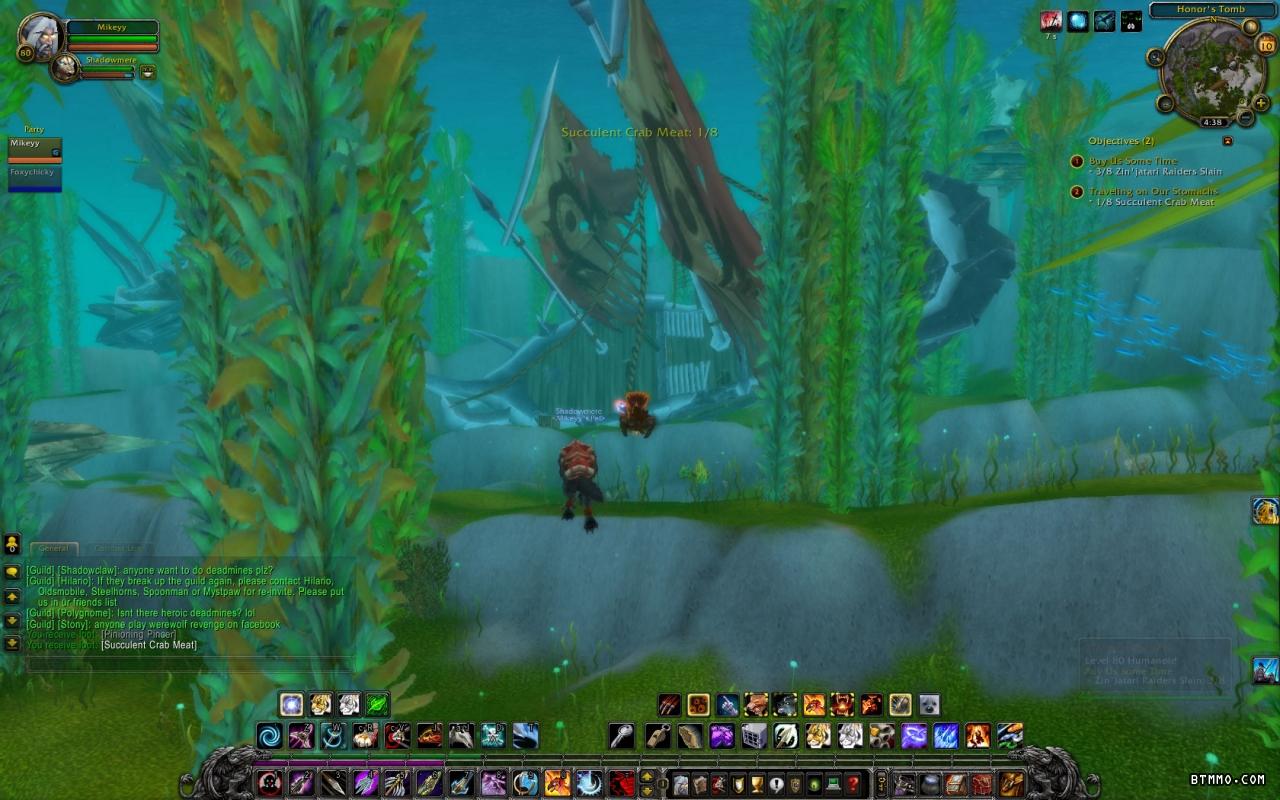Activate the blue swirl vortex ability
The image size is (1280, 800).
[x=270, y=736]
